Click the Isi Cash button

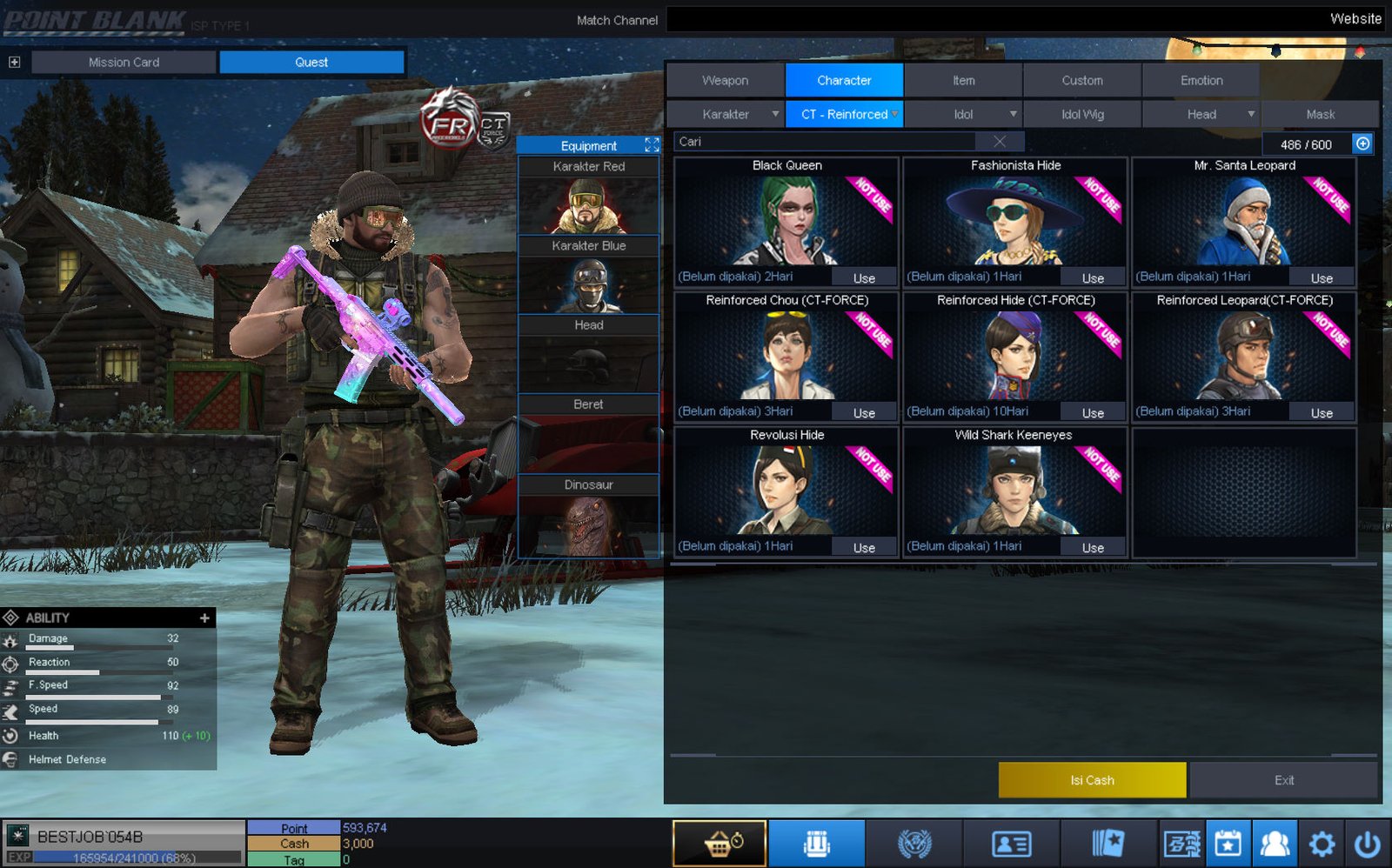pos(1092,780)
